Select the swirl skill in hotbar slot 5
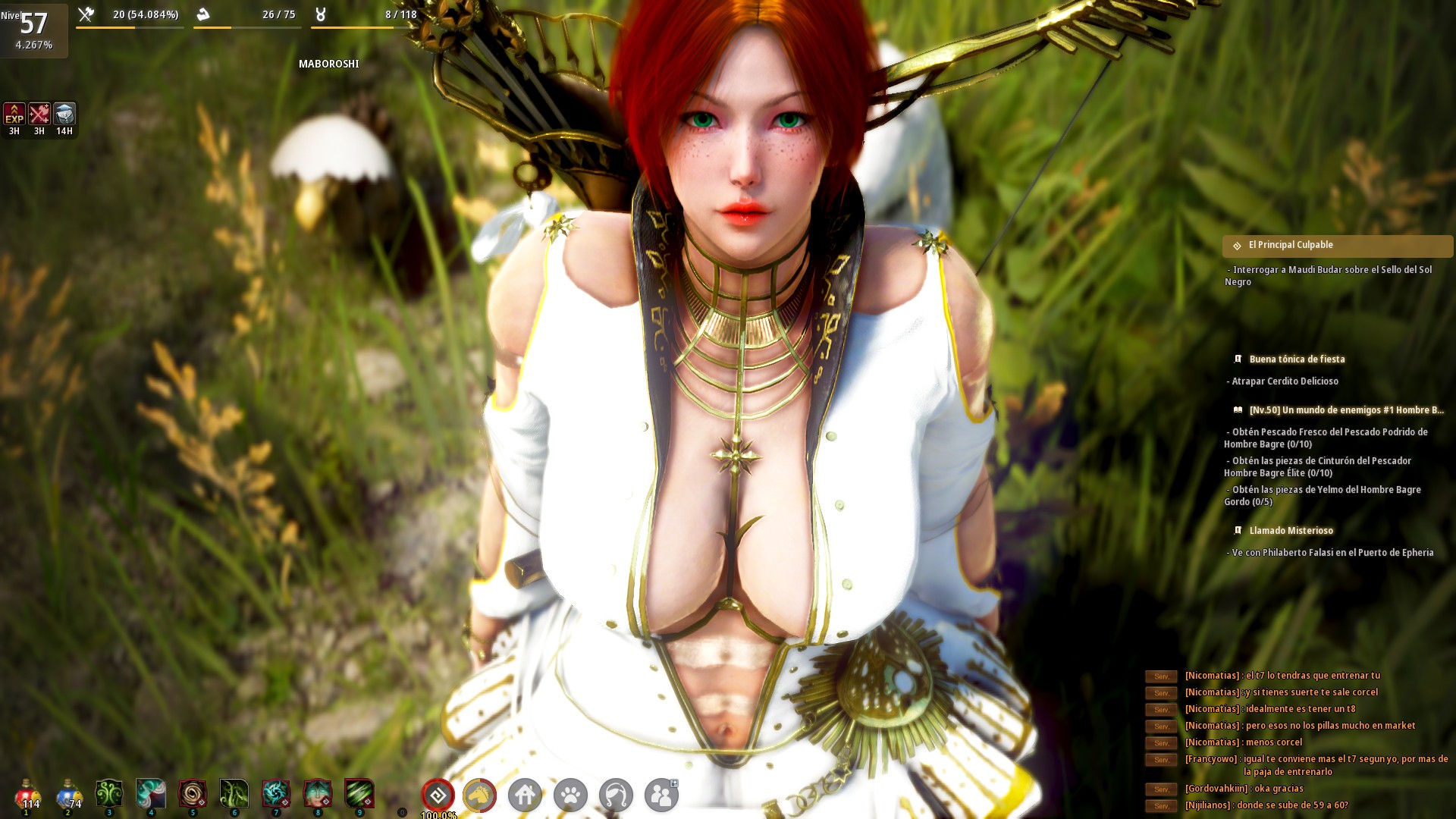This screenshot has height=819, width=1456. (193, 795)
